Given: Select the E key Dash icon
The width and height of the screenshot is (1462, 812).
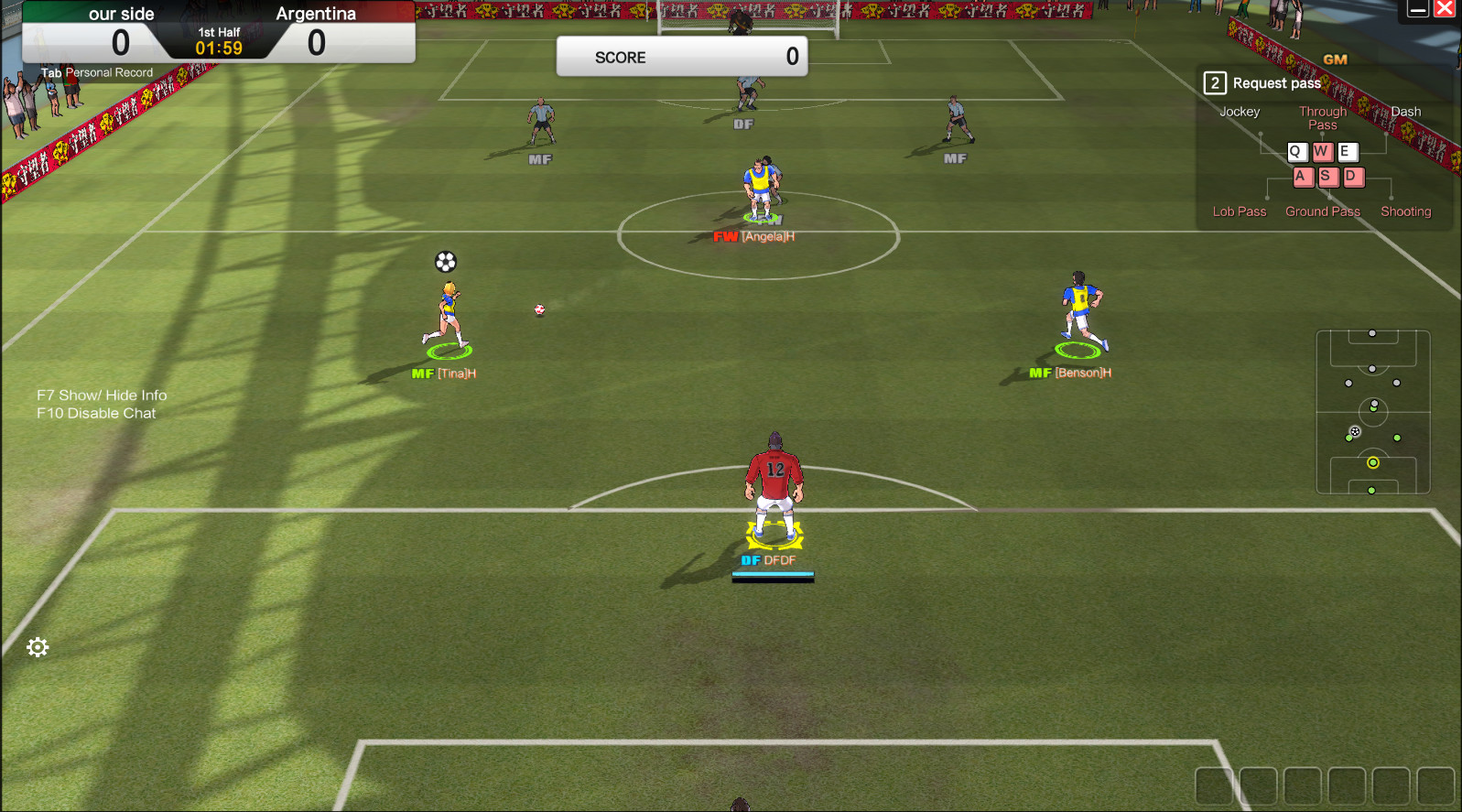Looking at the screenshot, I should [x=1346, y=152].
